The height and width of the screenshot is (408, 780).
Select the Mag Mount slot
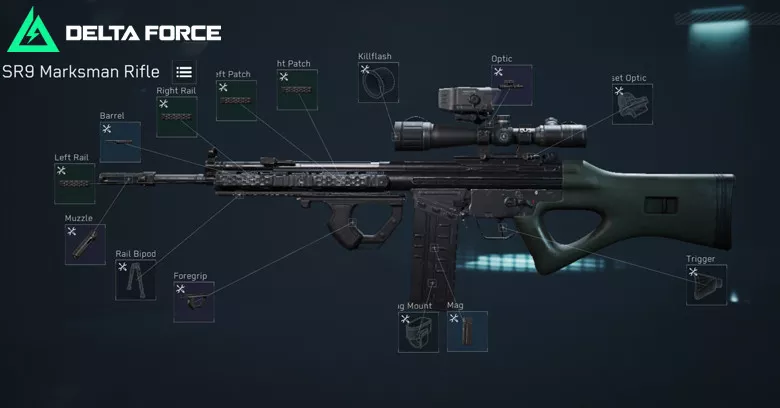click(418, 332)
